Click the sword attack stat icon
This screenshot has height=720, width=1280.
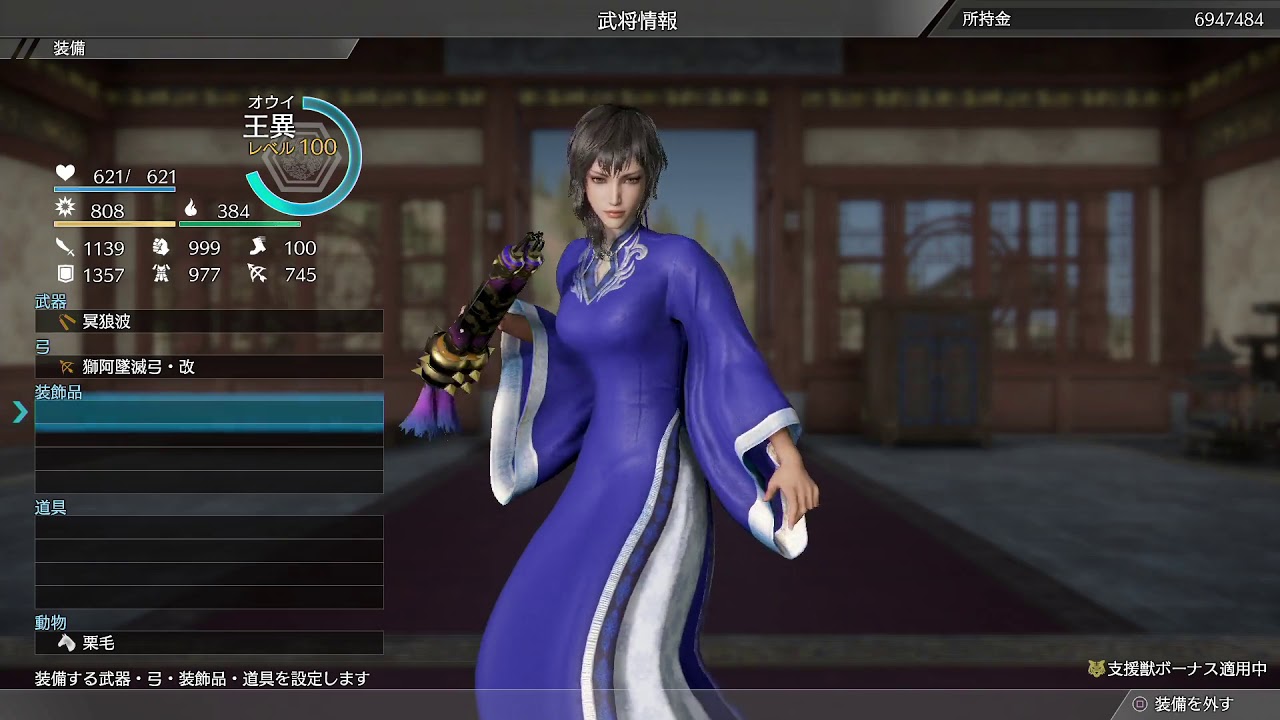click(63, 248)
